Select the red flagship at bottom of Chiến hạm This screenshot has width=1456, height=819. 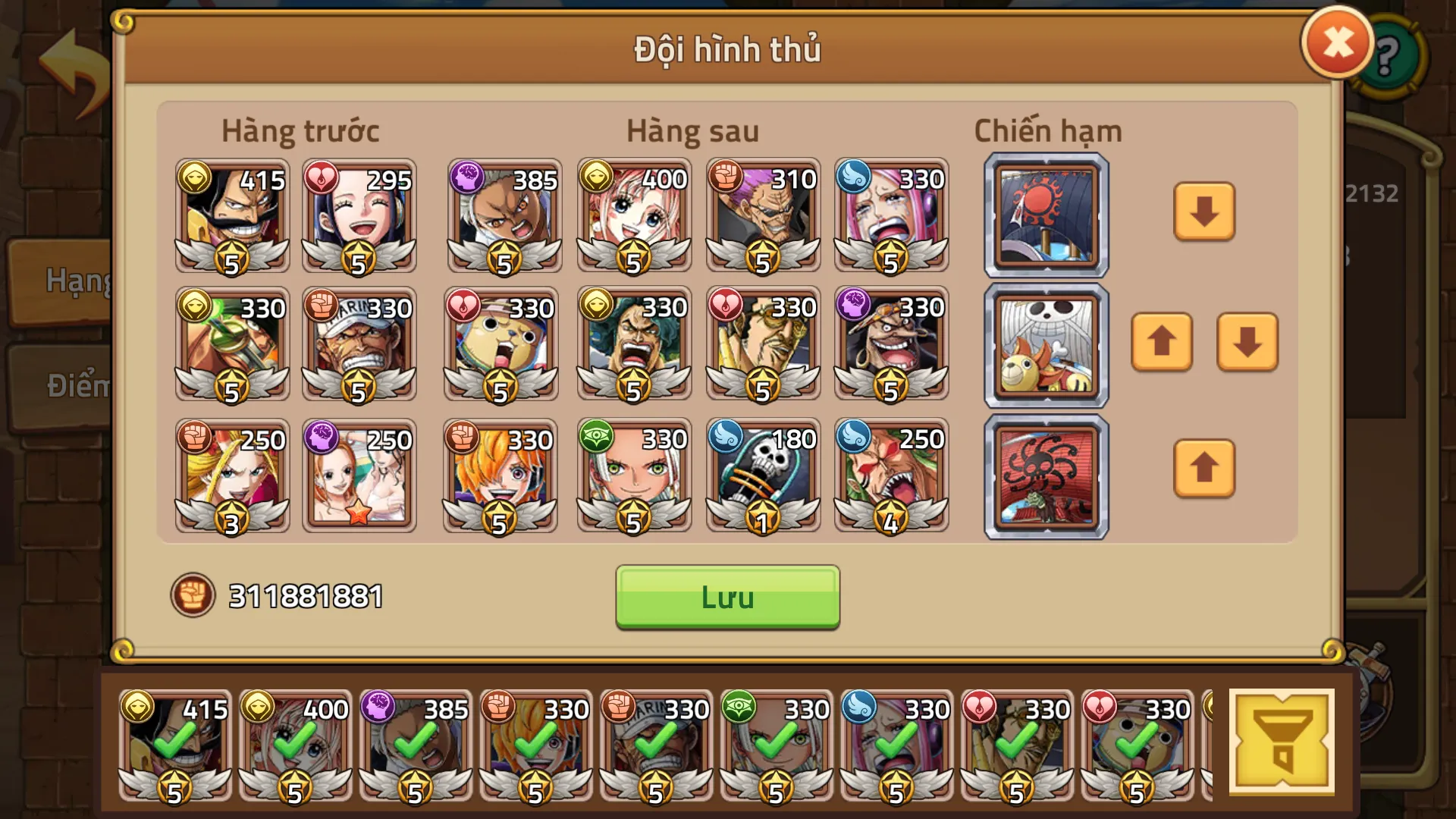click(x=1045, y=476)
